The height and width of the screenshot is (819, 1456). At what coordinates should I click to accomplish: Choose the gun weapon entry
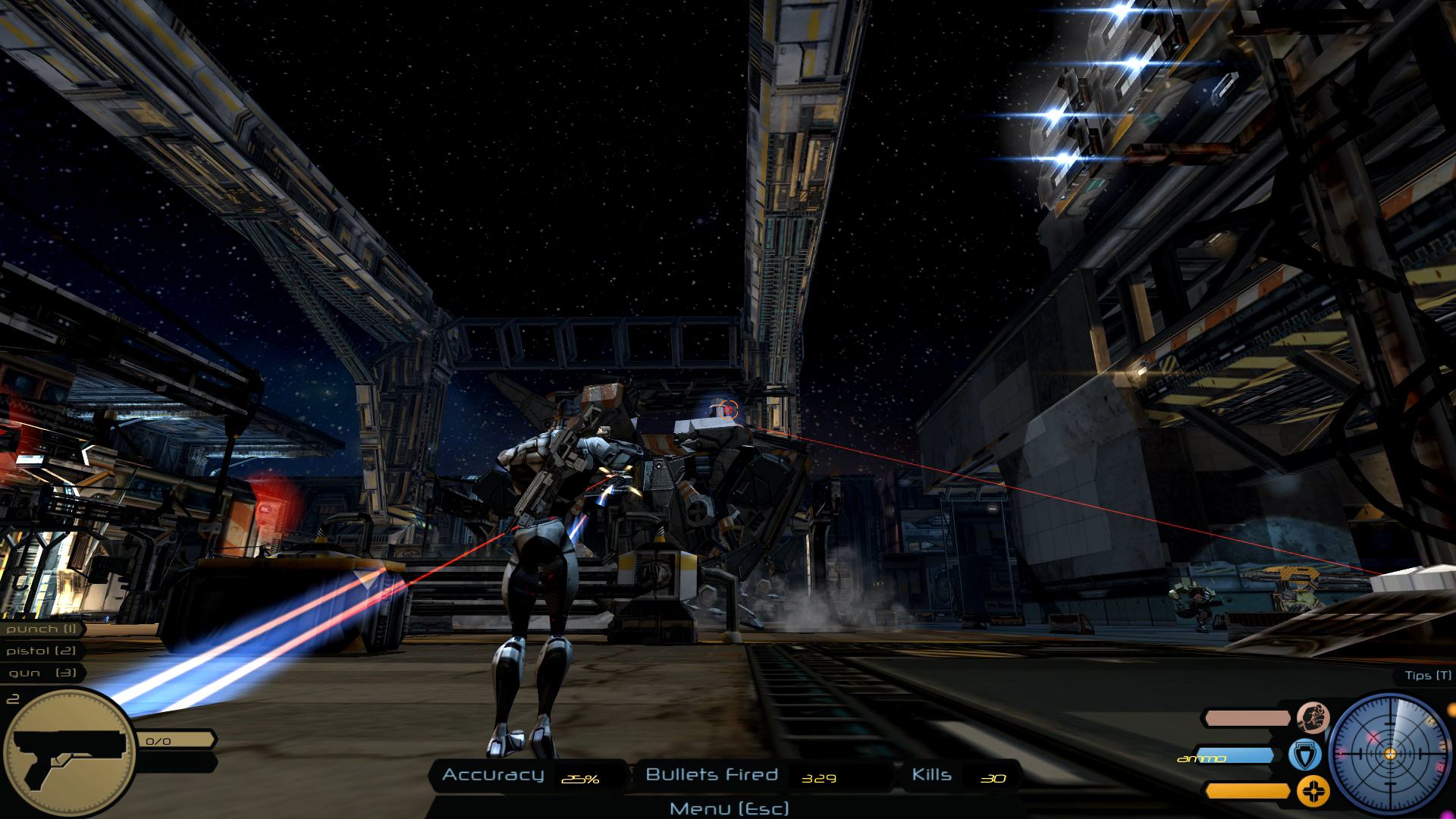[42, 673]
